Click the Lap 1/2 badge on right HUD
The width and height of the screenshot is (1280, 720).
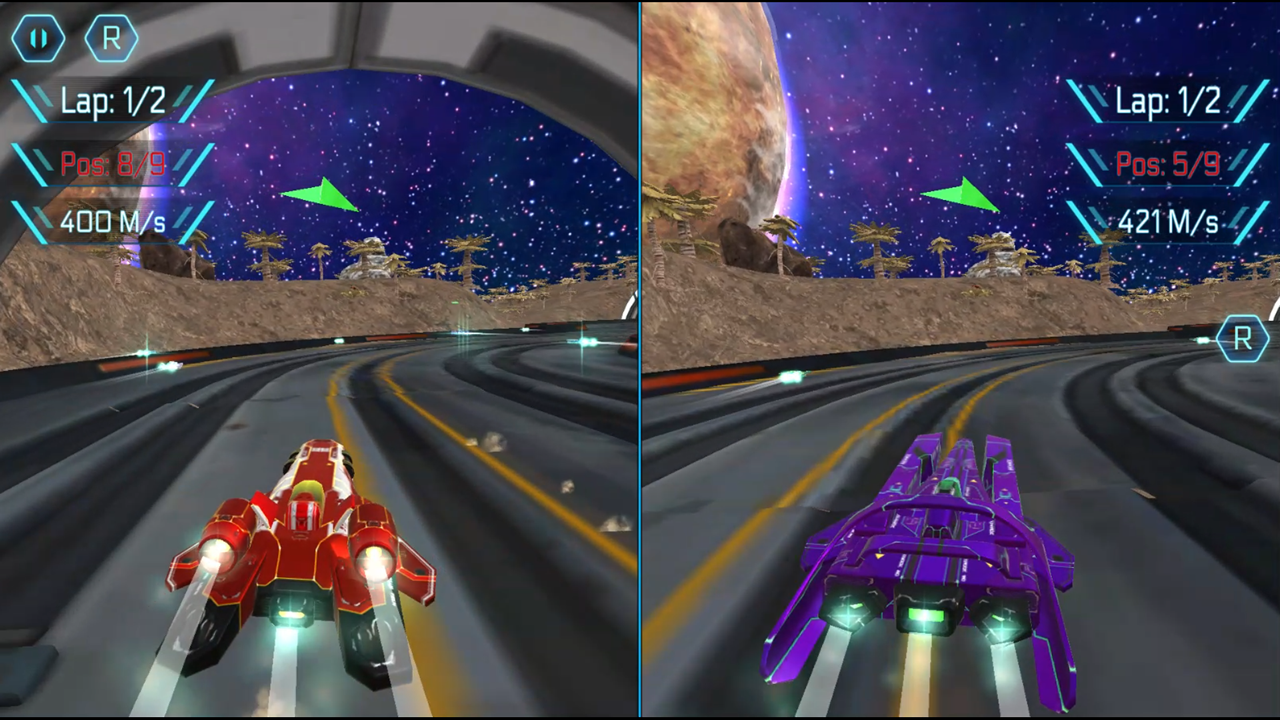[x=1168, y=101]
